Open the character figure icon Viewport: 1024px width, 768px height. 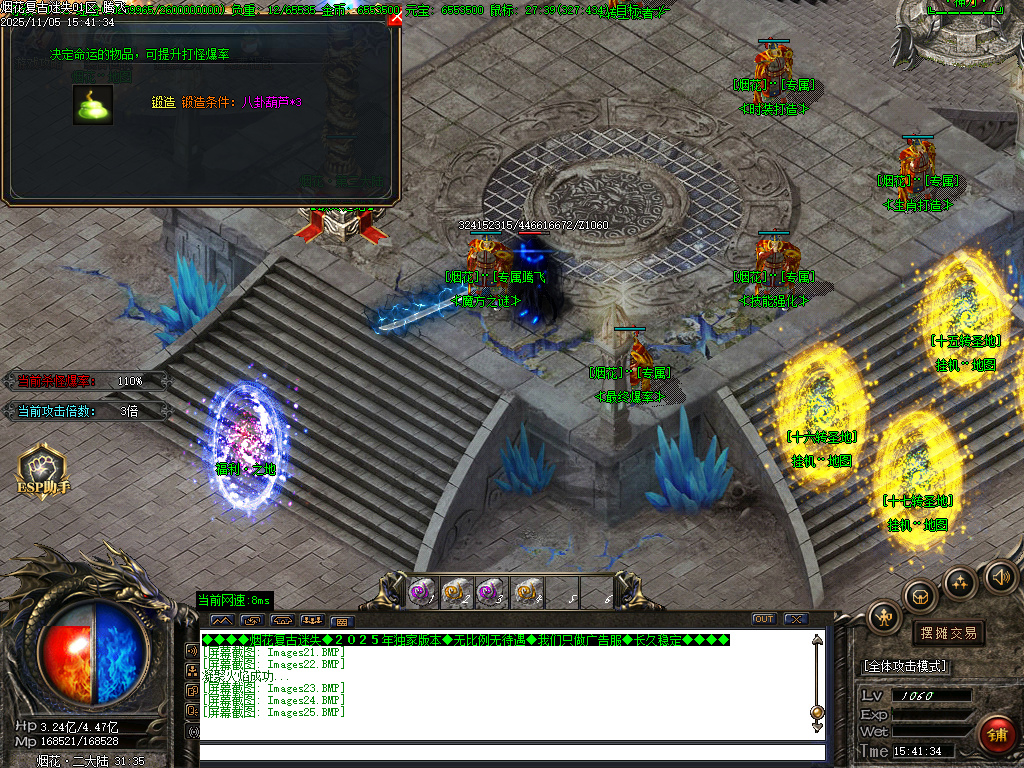[884, 617]
